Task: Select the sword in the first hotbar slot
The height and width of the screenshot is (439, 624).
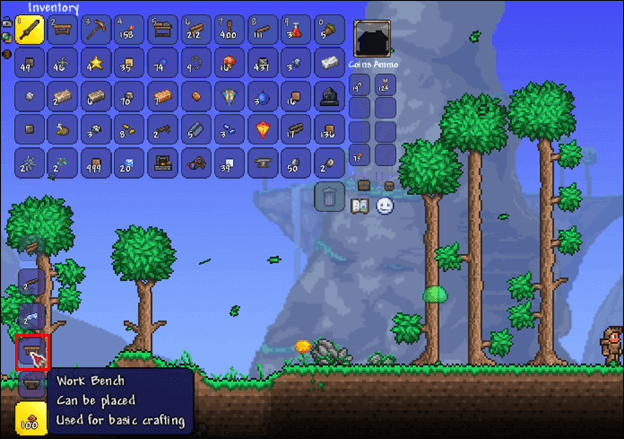Action: 30,31
